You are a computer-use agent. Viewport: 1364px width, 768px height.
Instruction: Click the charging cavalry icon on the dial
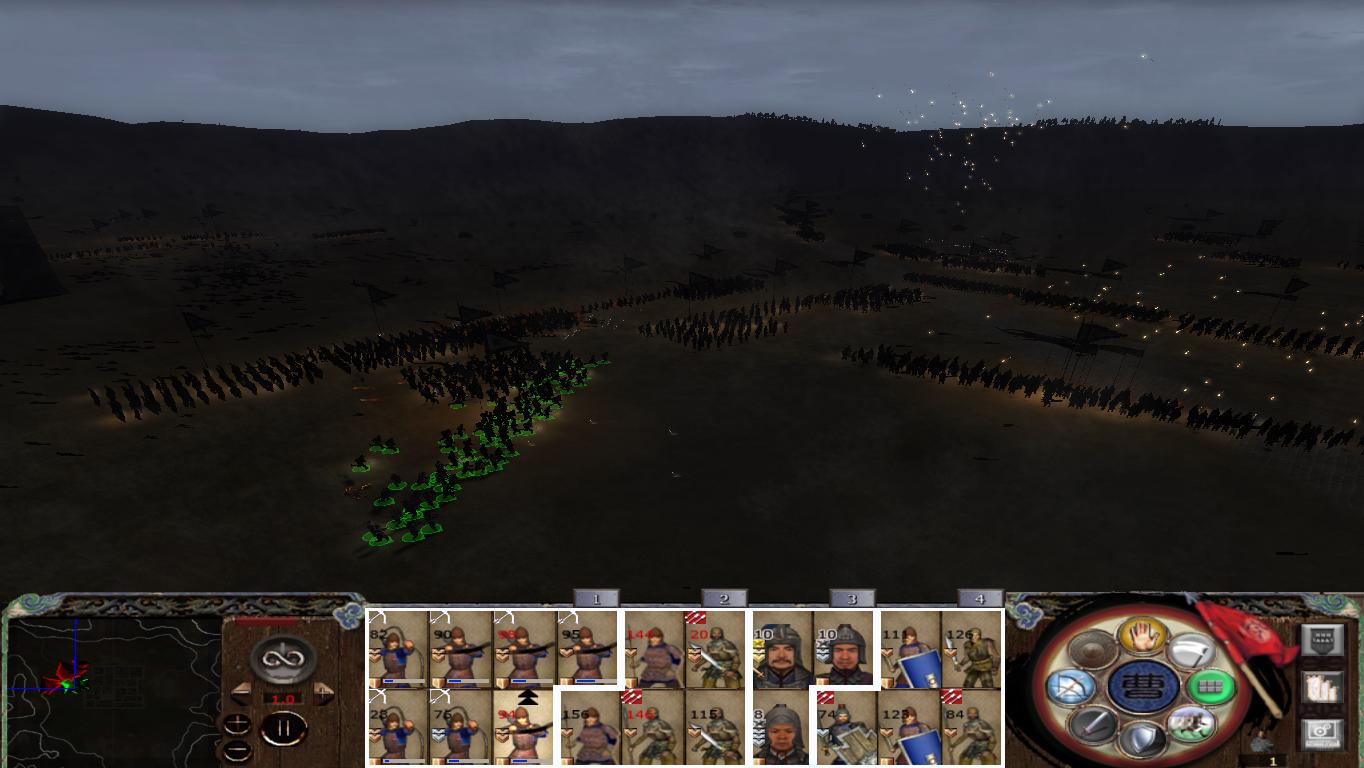(1193, 724)
